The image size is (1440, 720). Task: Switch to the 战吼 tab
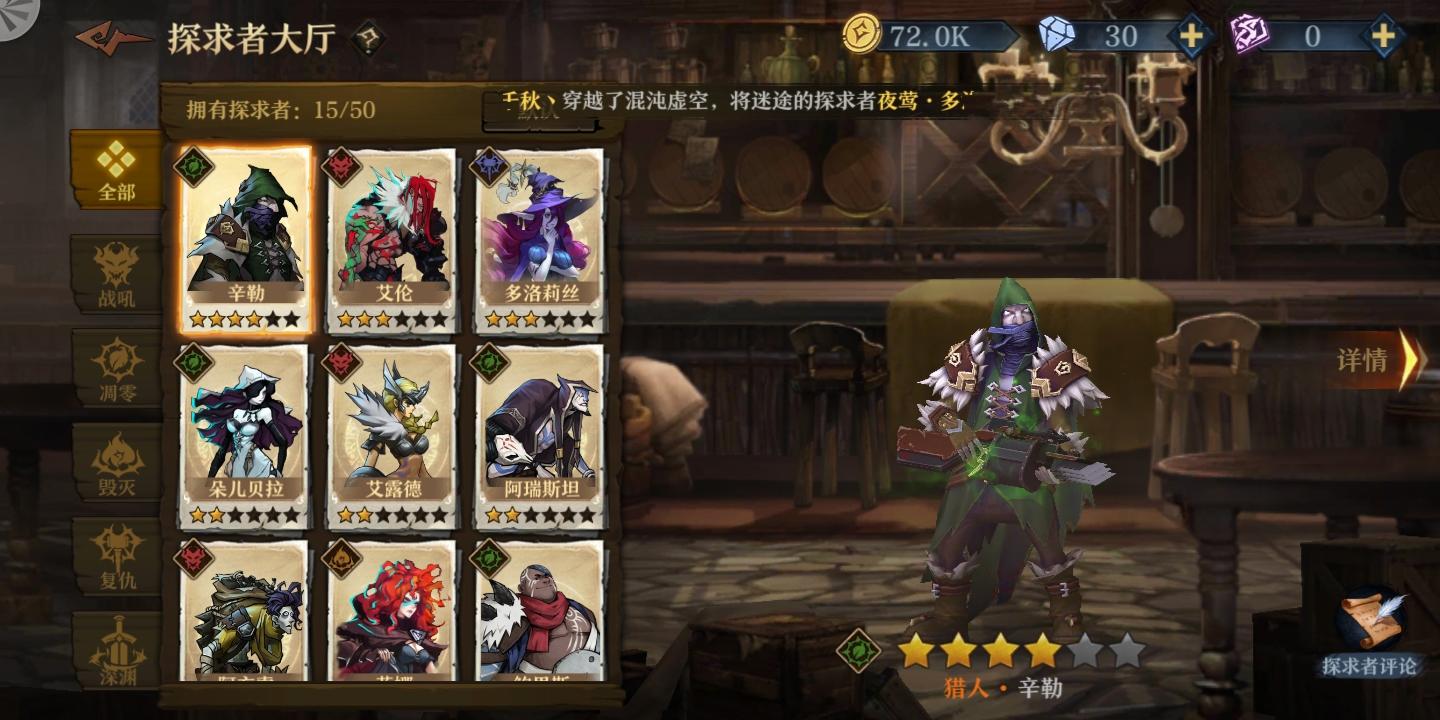(114, 276)
